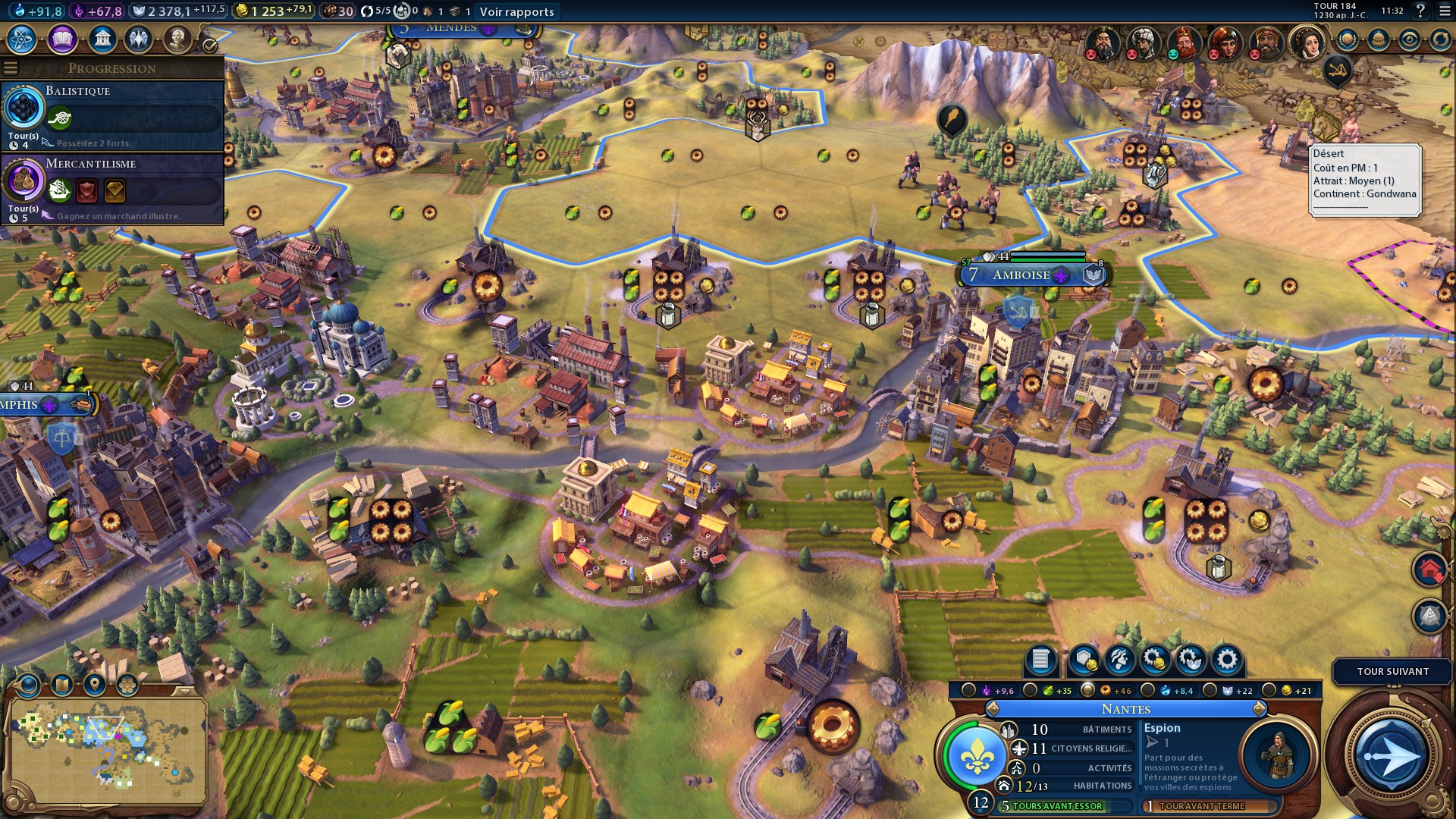Screen dimensions: 1456x819
Task: Open the city-states dome icon panel
Action: click(x=1378, y=39)
